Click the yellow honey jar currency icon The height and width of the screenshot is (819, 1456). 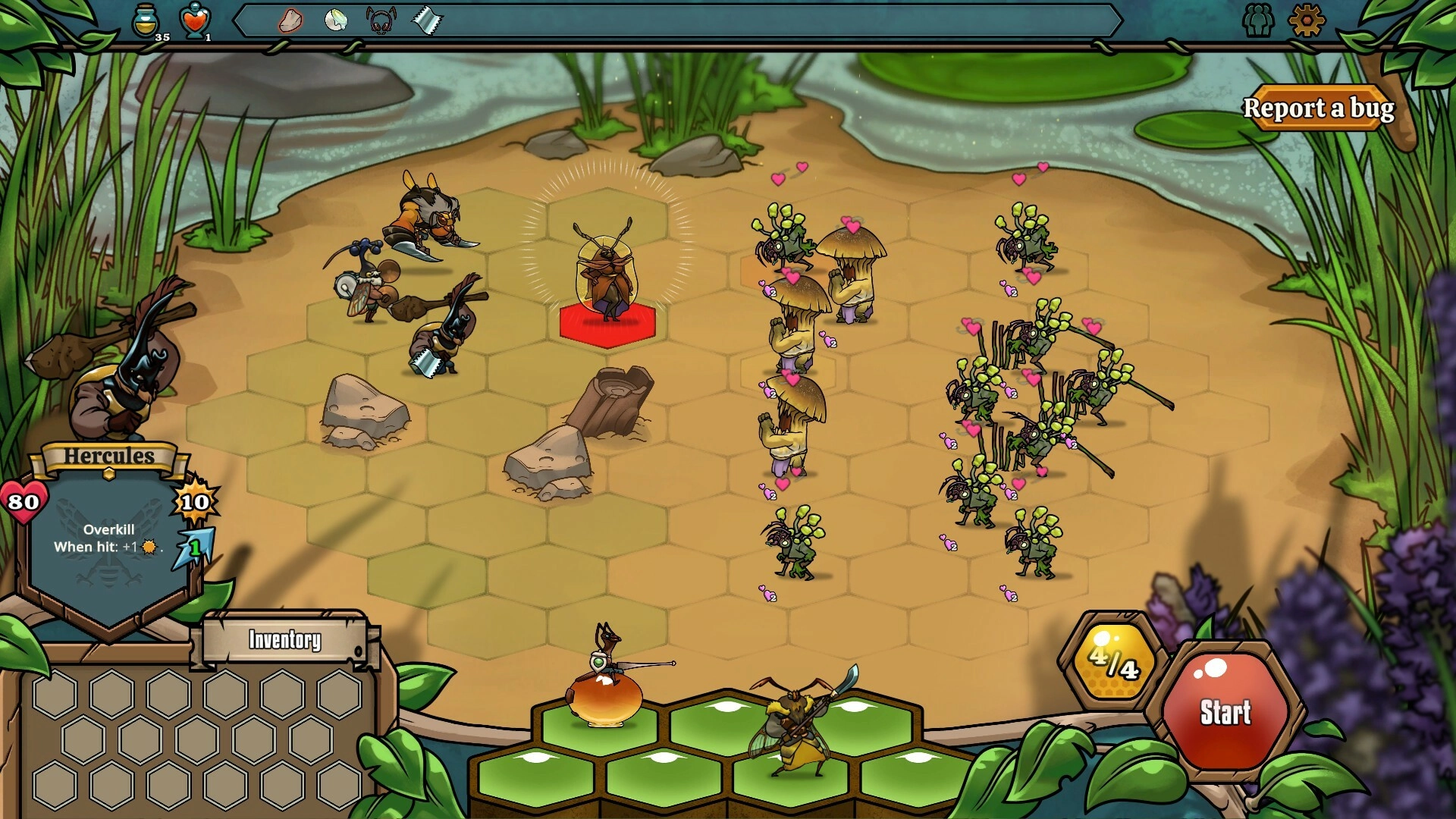click(x=146, y=20)
